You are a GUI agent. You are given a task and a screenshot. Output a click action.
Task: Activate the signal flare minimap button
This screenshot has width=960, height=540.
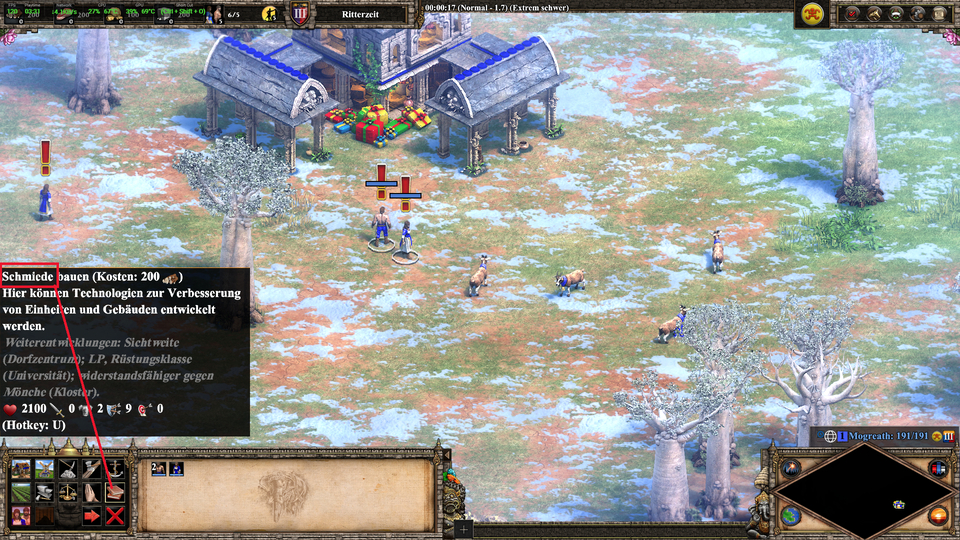click(790, 468)
